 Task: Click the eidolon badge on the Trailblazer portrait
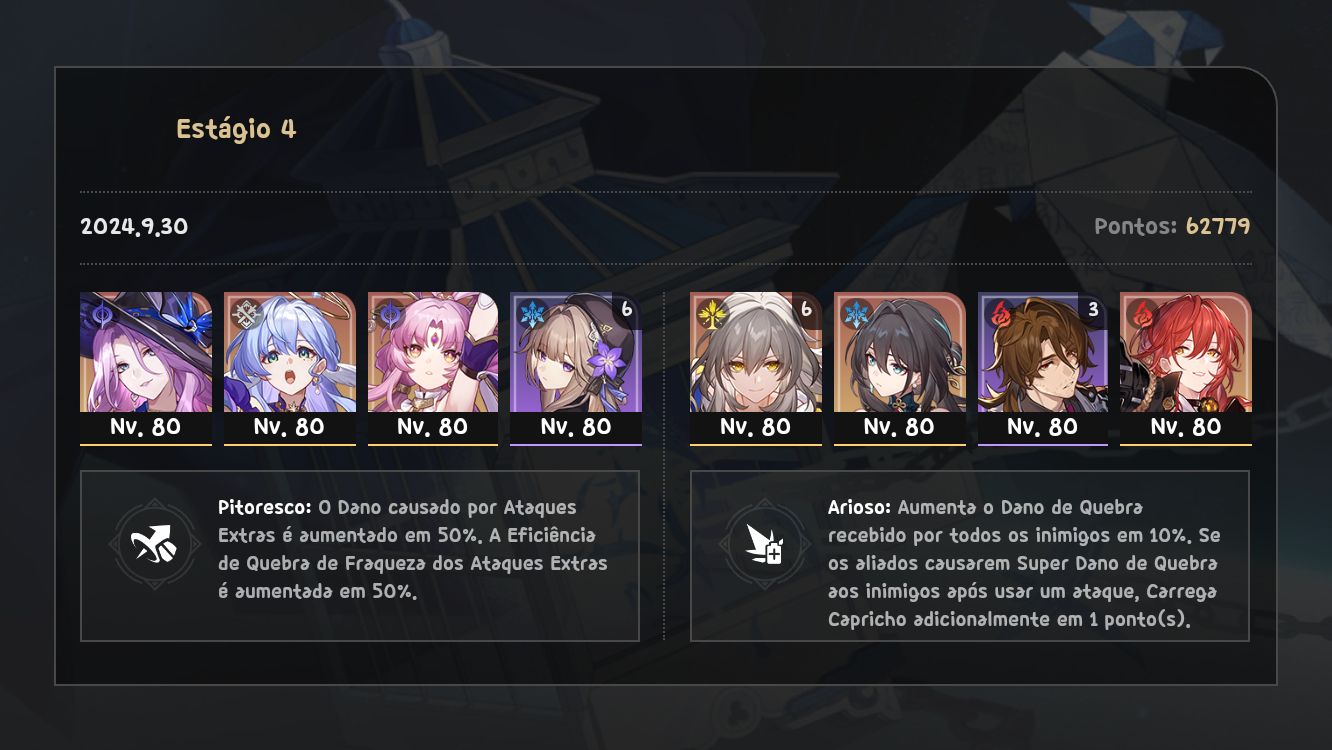pyautogui.click(x=808, y=308)
